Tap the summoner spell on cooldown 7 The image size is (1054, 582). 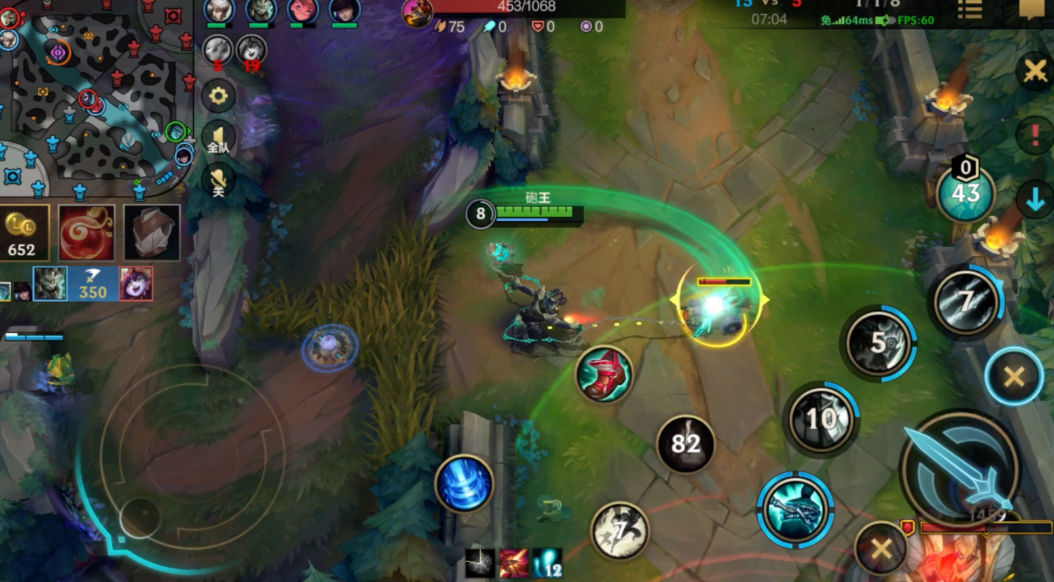(620, 530)
